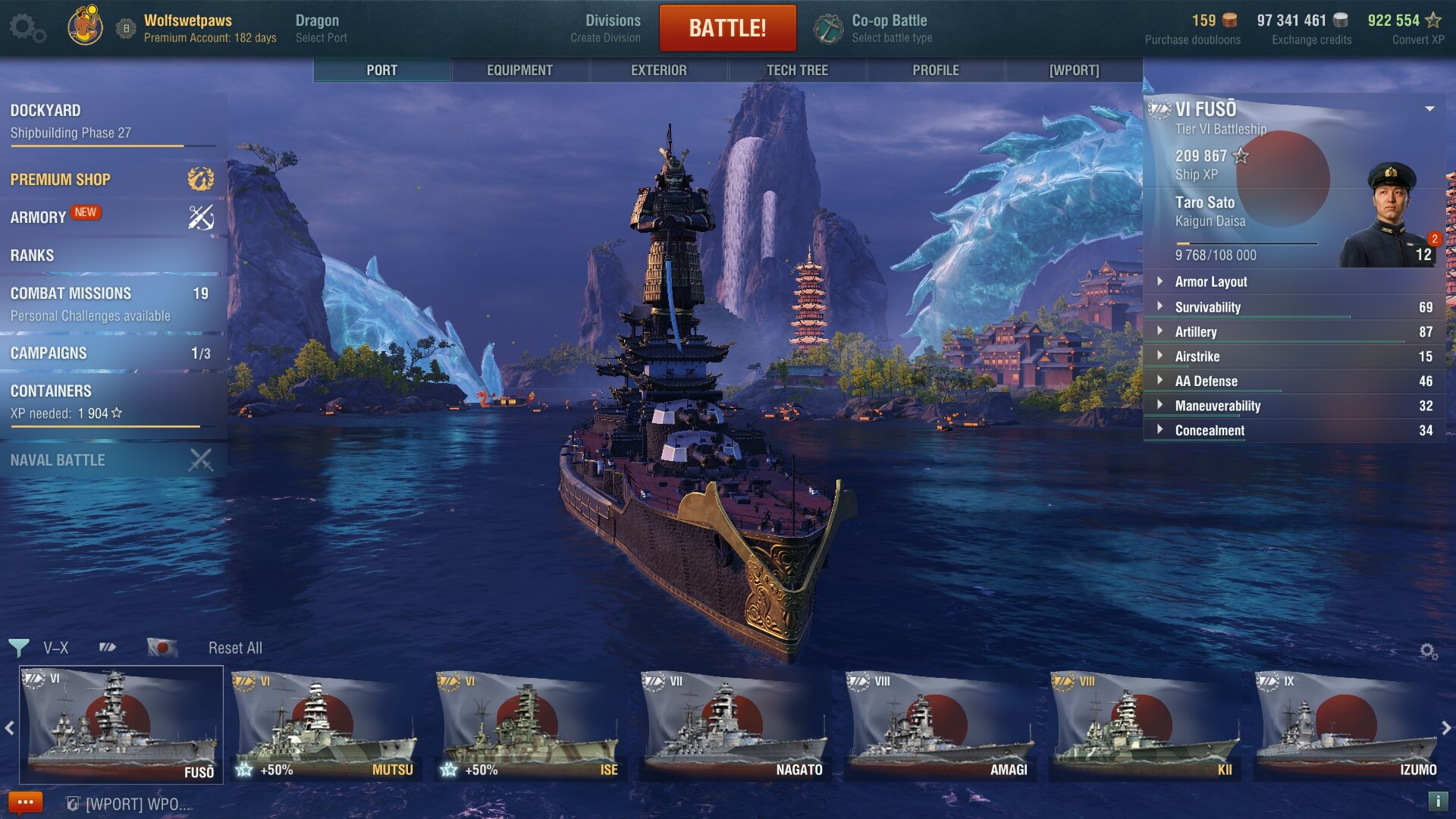This screenshot has height=819, width=1456.
Task: Reset All carousel filters
Action: (x=235, y=648)
